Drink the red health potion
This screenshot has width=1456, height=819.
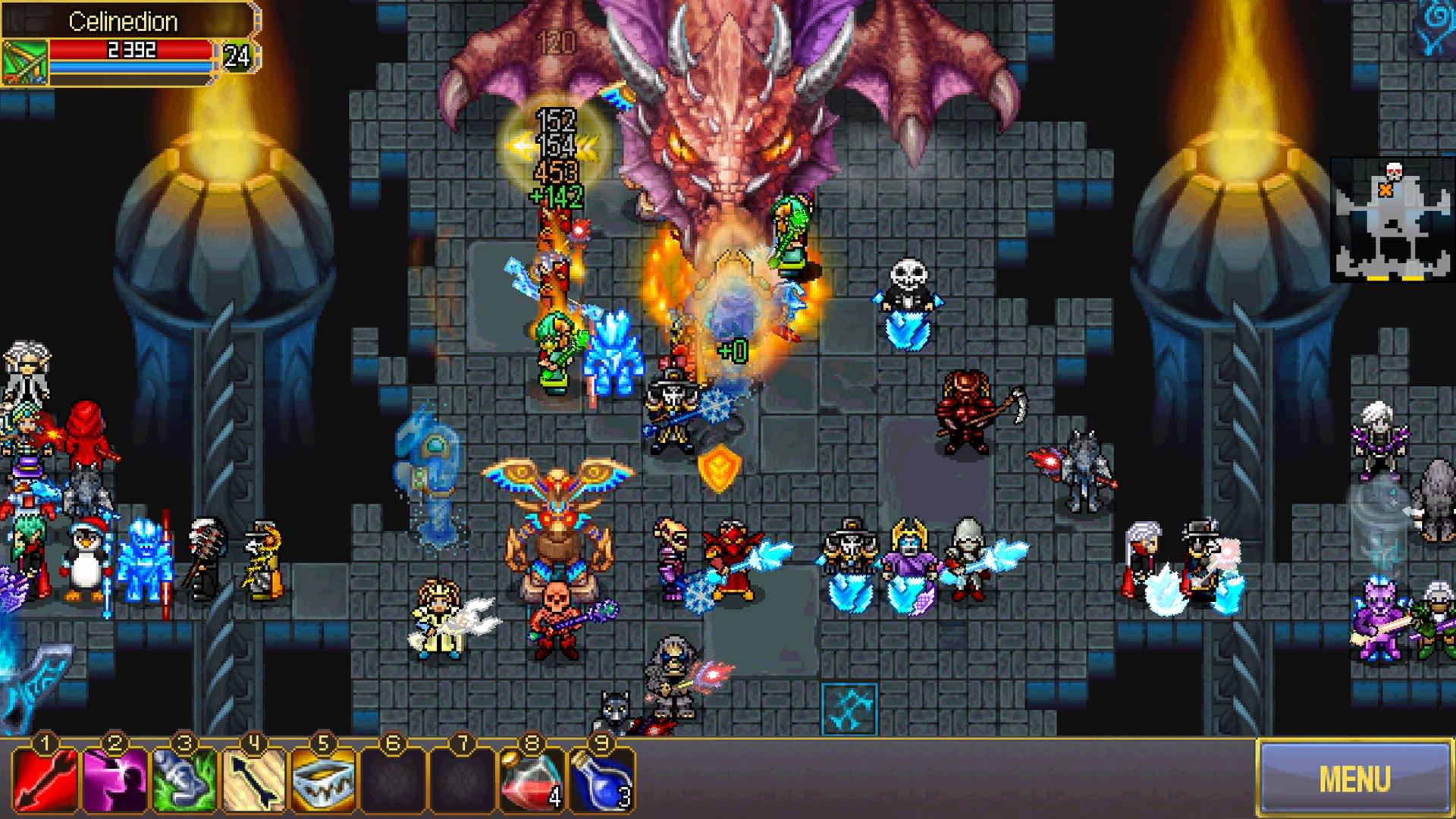(x=531, y=780)
